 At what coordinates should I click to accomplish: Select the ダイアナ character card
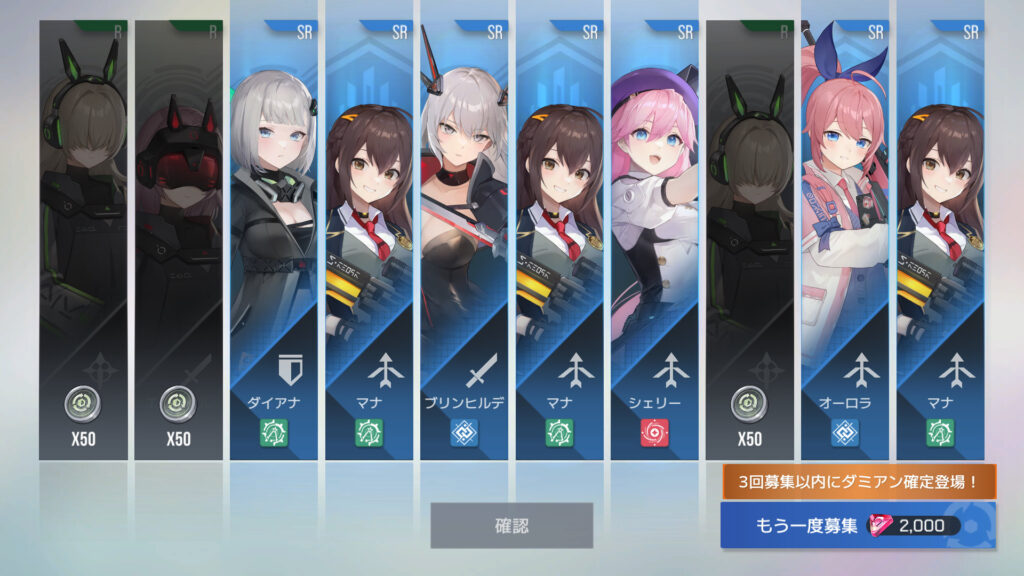[x=274, y=240]
